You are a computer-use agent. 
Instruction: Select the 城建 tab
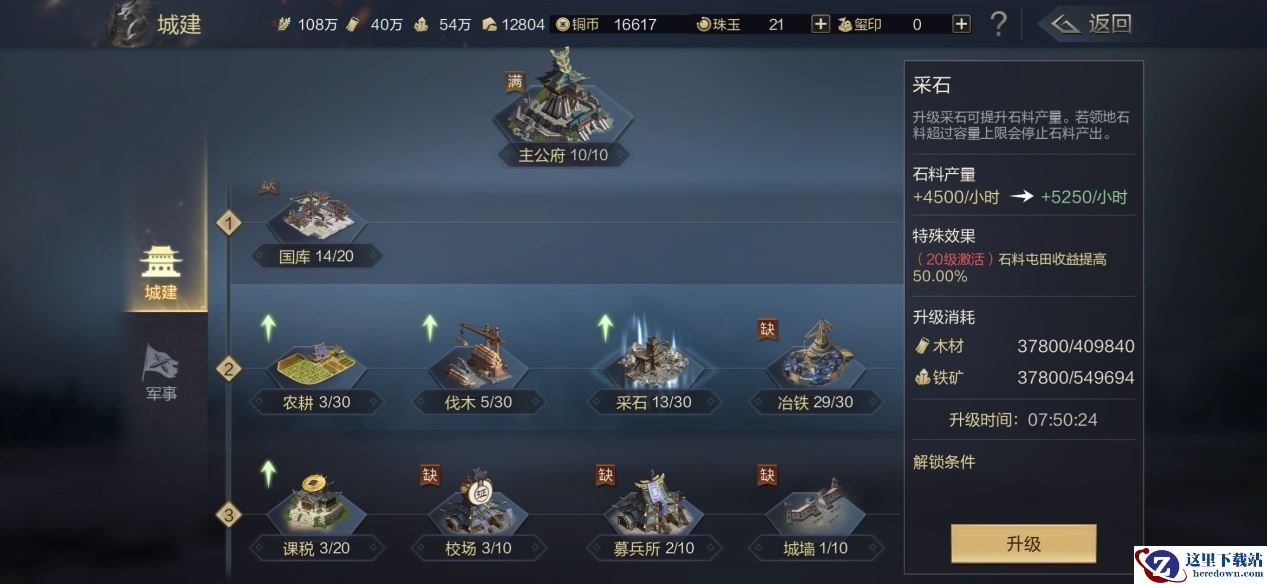pos(160,272)
